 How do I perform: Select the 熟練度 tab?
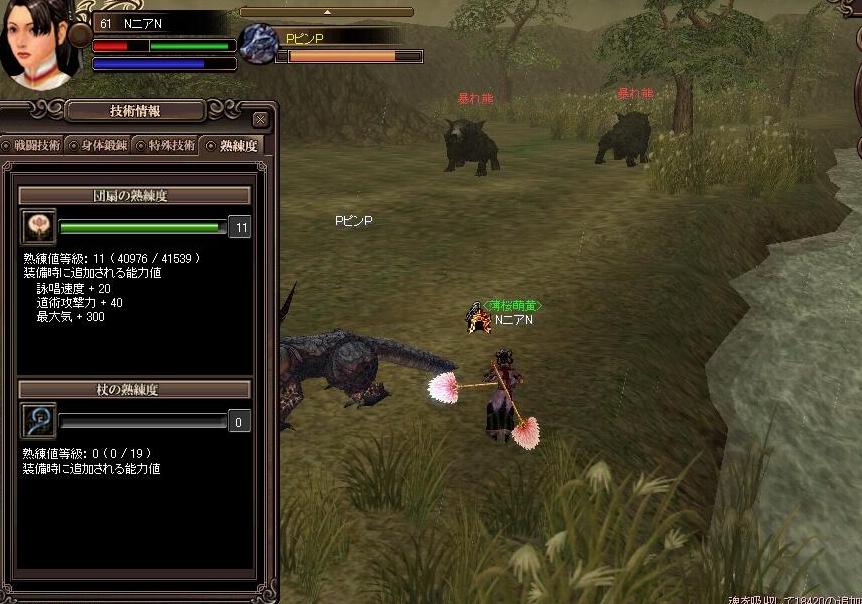[233, 145]
